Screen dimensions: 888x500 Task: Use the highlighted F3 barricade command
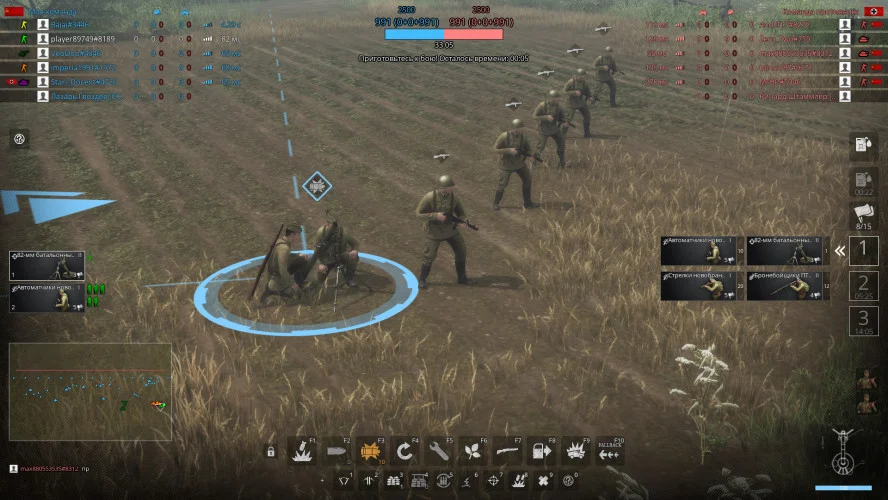click(371, 452)
